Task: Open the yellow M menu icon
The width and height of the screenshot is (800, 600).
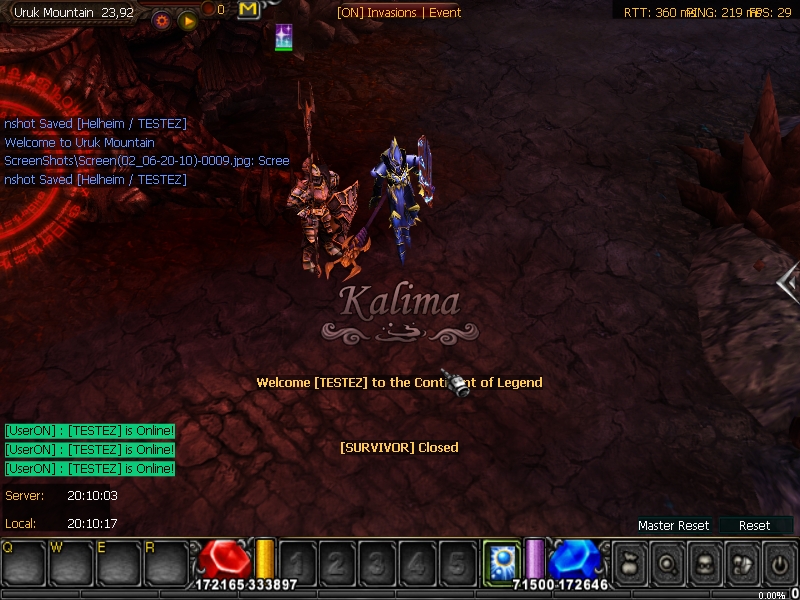Action: [249, 10]
